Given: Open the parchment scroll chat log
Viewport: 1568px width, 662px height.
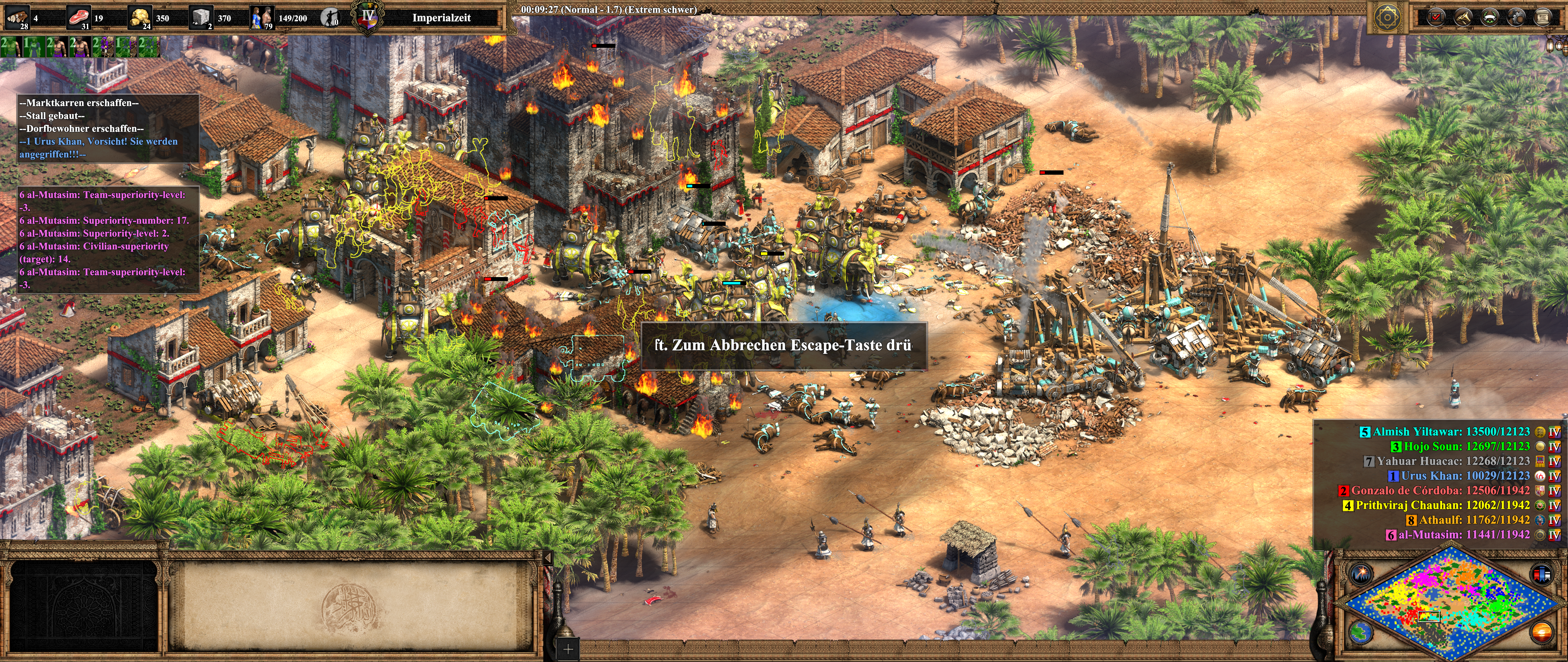Looking at the screenshot, I should [x=1543, y=17].
